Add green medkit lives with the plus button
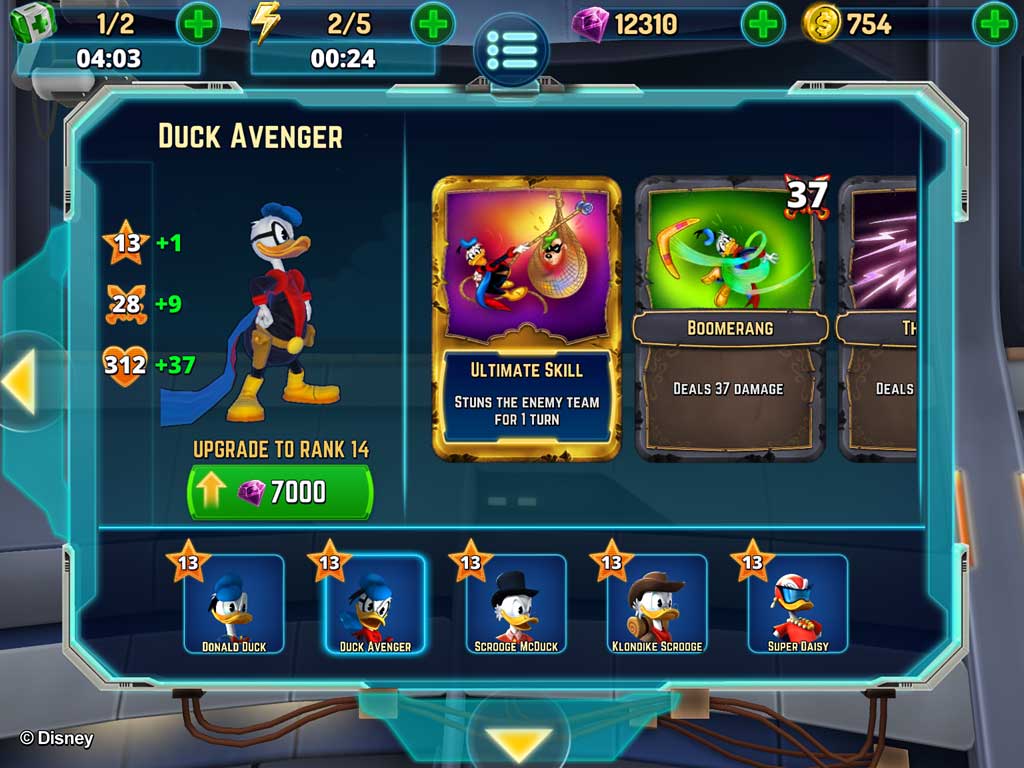The width and height of the screenshot is (1024, 768). tap(198, 24)
